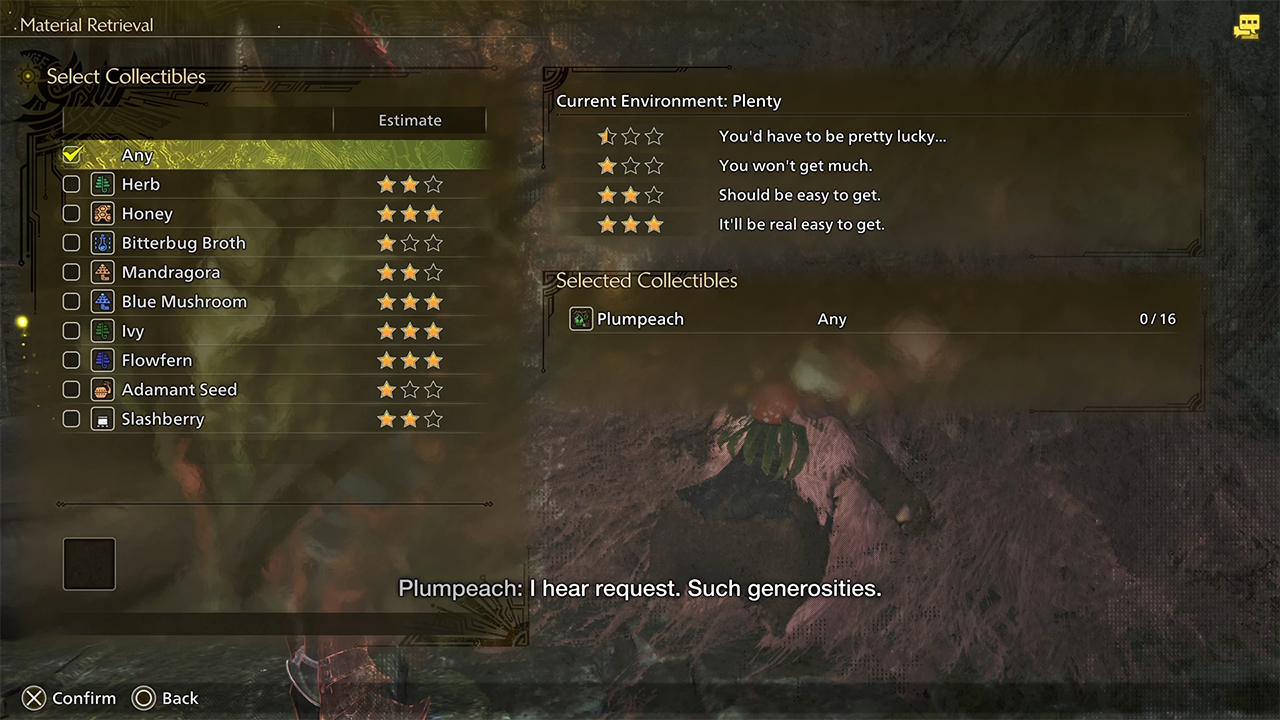Tick the Herb checkbox
Viewport: 1280px width, 720px height.
tap(71, 184)
